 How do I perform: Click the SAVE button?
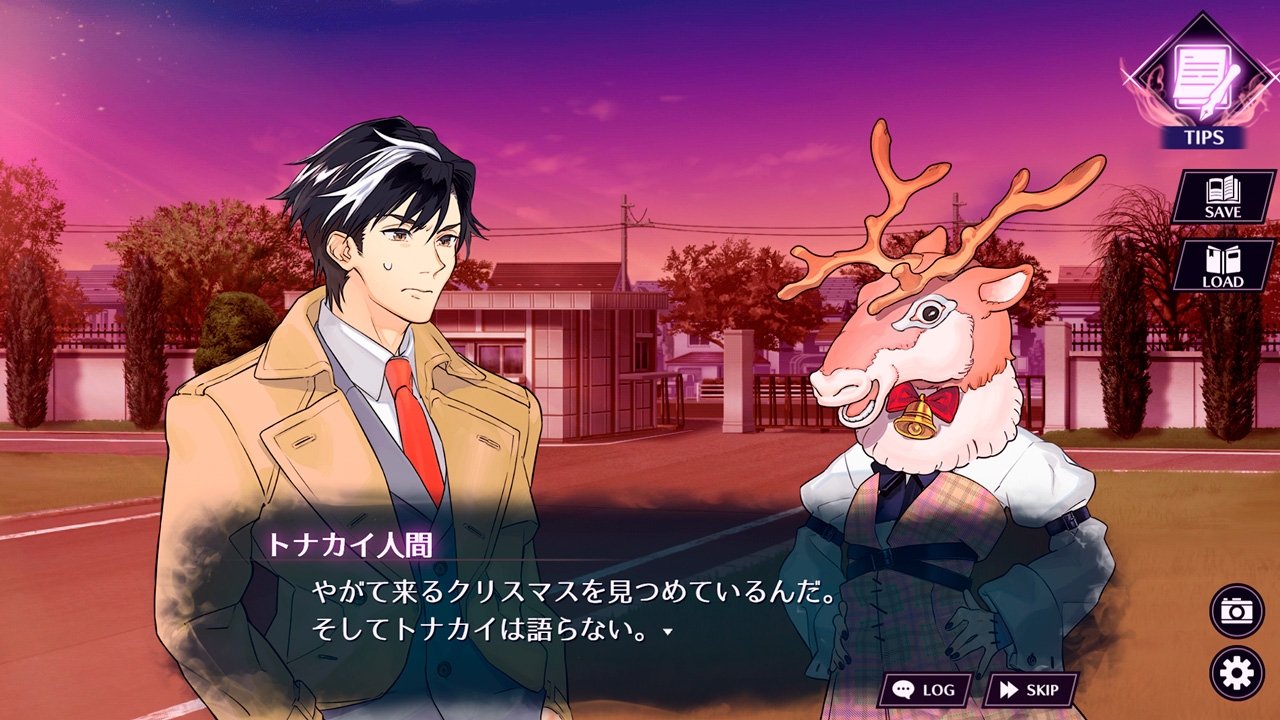tap(1222, 197)
